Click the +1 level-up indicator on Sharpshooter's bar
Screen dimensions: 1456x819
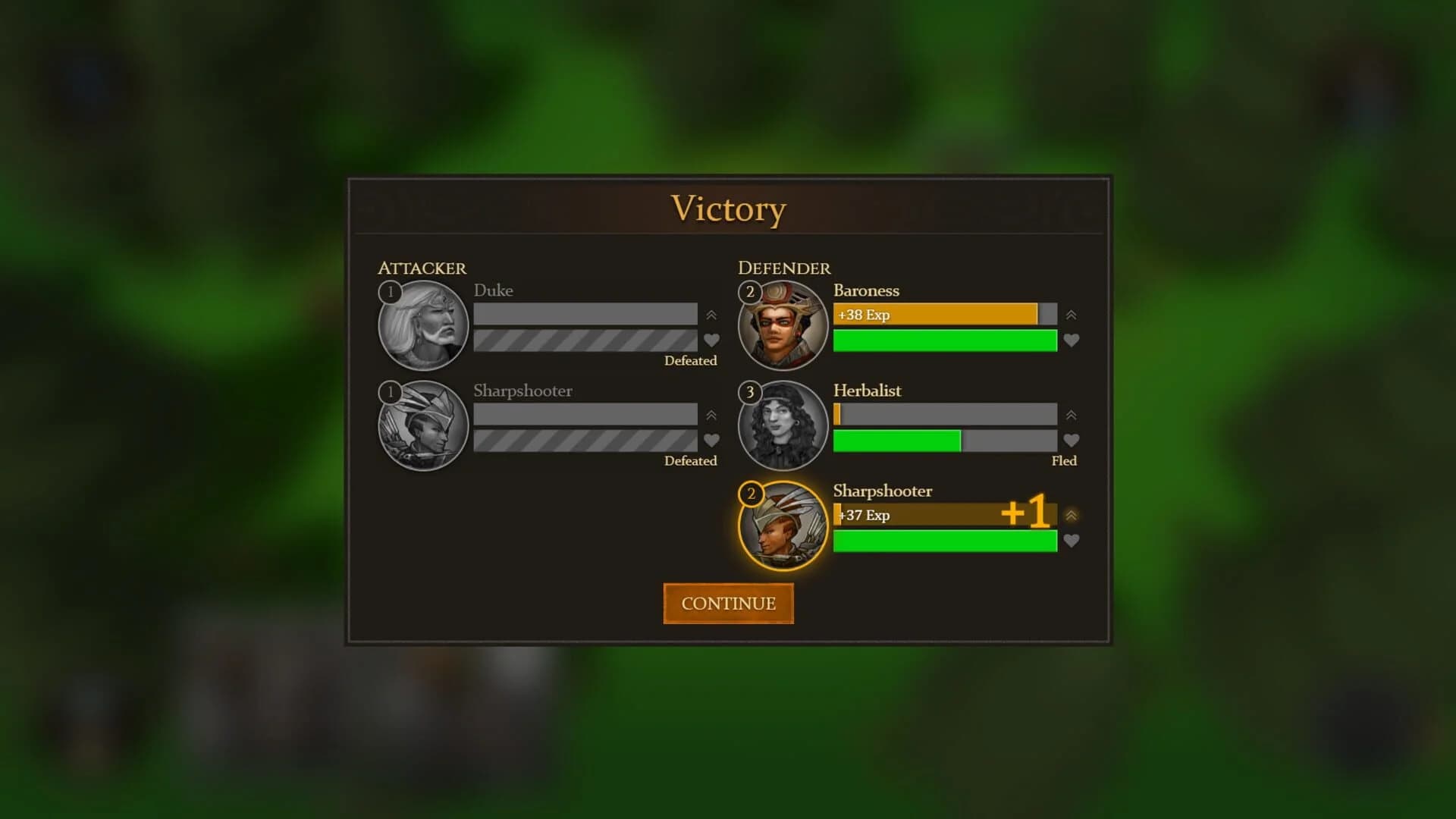1028,513
